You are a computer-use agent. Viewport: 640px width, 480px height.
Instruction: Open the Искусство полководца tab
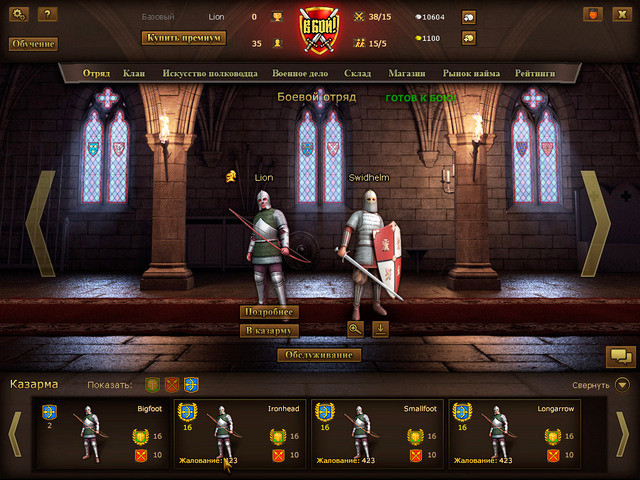coord(210,73)
